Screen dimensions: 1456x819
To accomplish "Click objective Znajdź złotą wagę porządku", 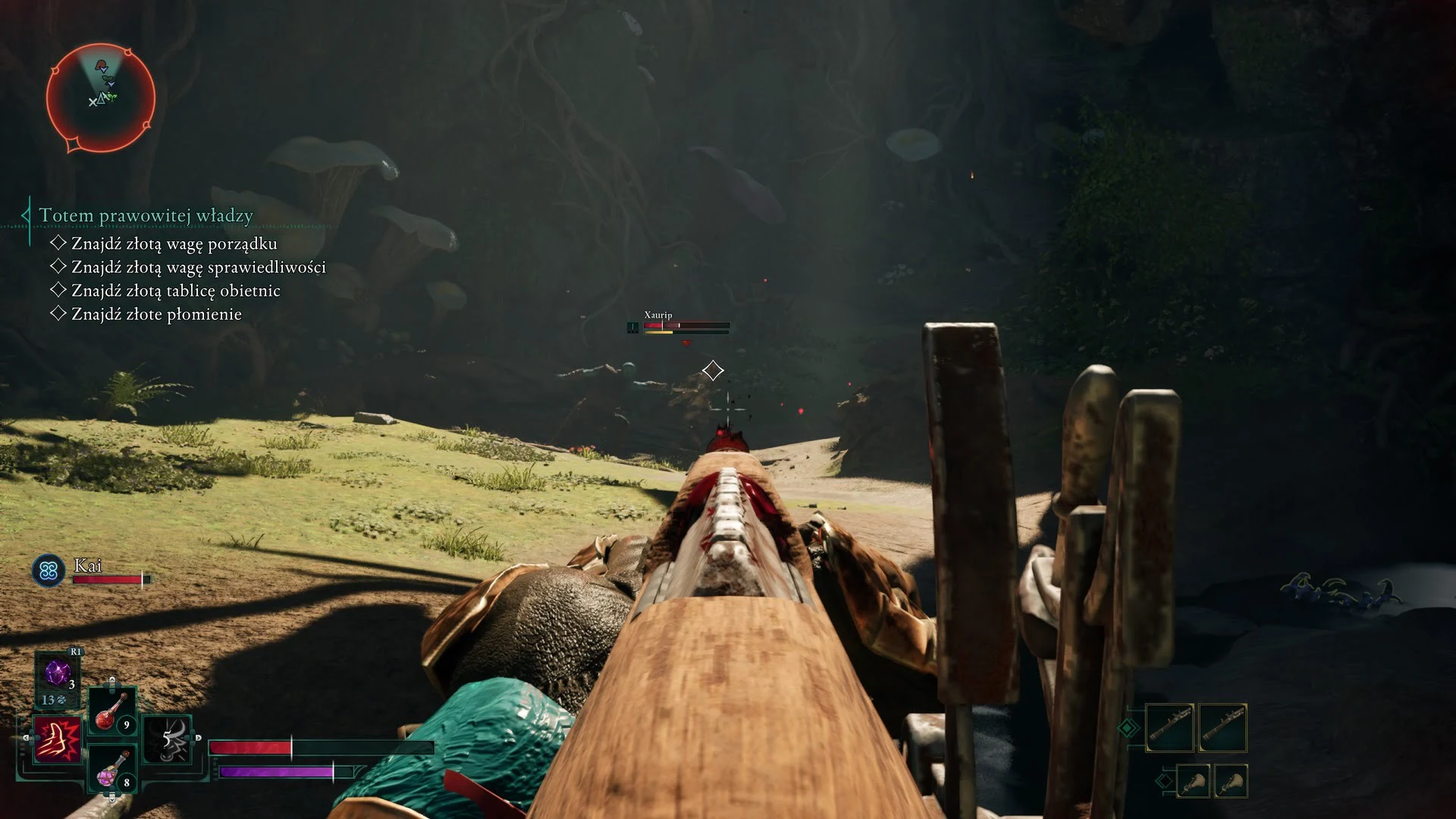I will tap(174, 243).
